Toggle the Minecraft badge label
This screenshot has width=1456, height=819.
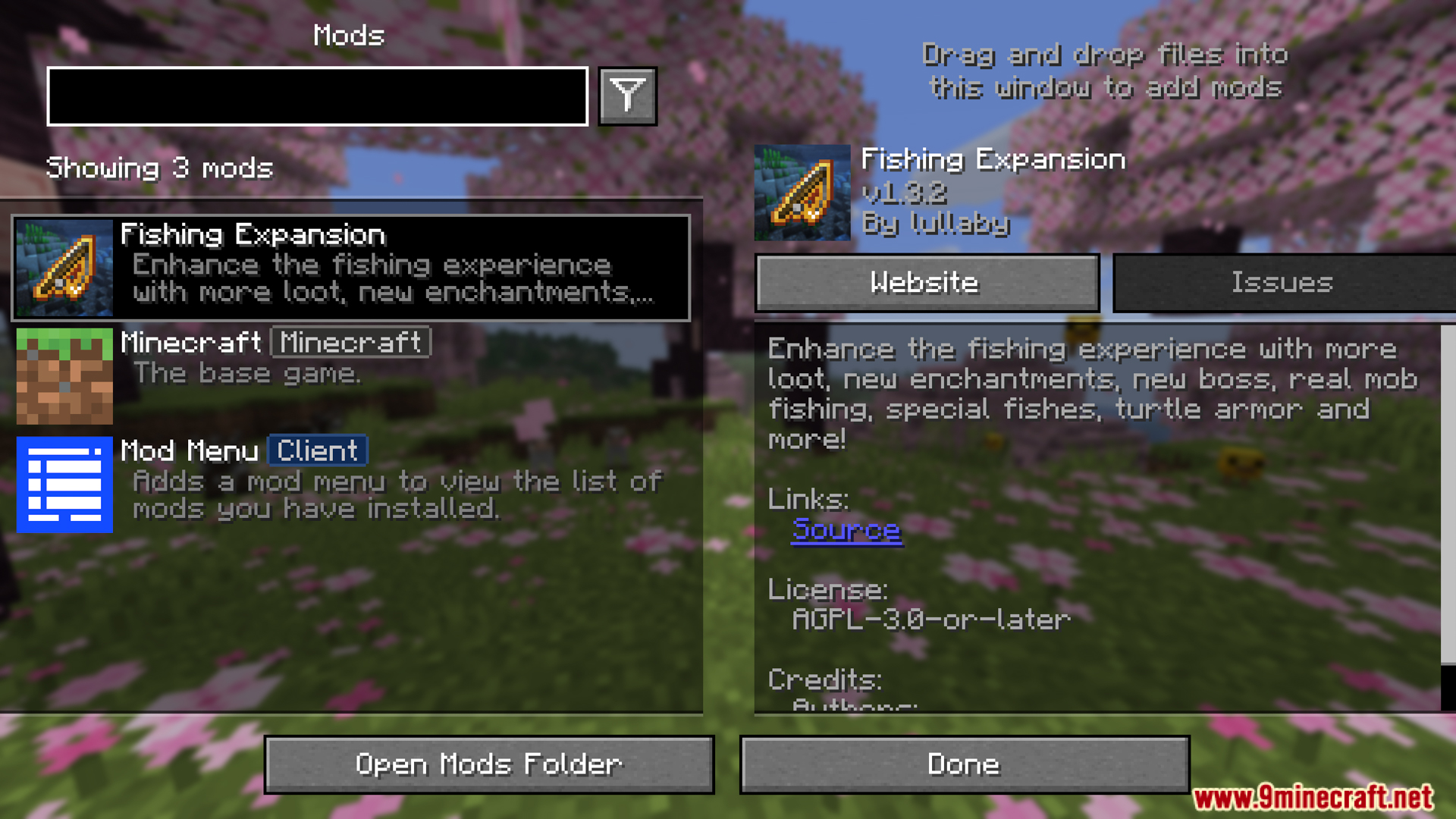point(350,343)
